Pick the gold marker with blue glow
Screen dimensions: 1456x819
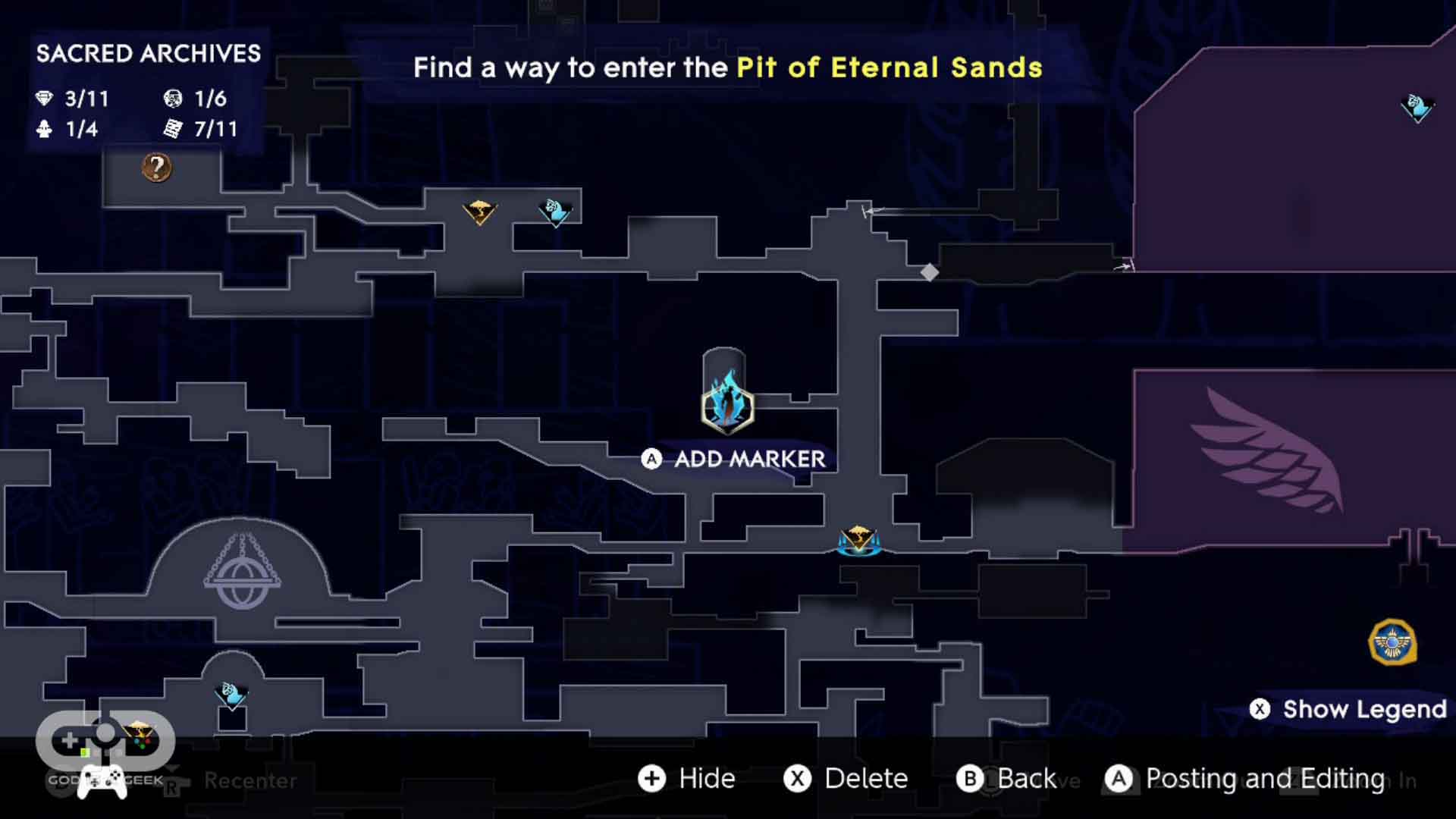pos(858,540)
